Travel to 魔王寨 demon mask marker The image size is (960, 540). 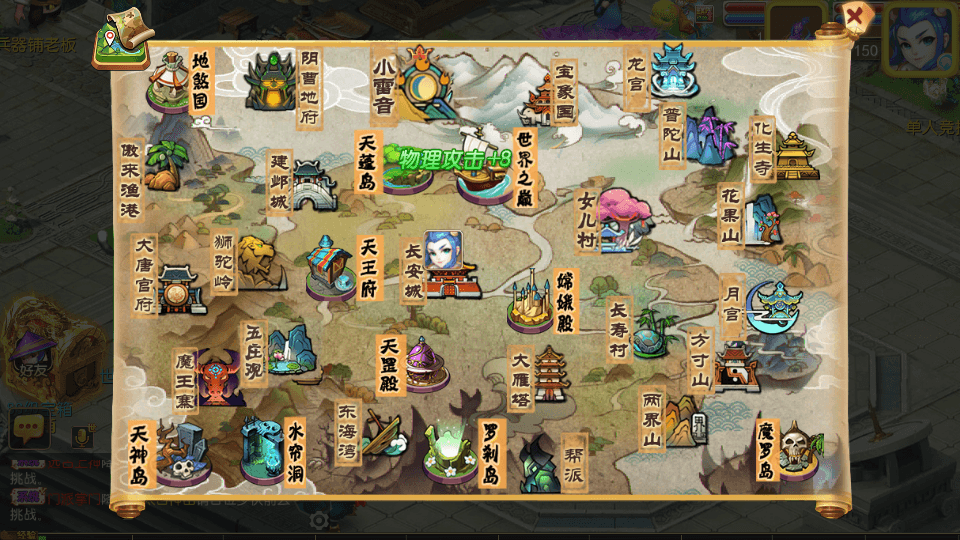coord(220,377)
